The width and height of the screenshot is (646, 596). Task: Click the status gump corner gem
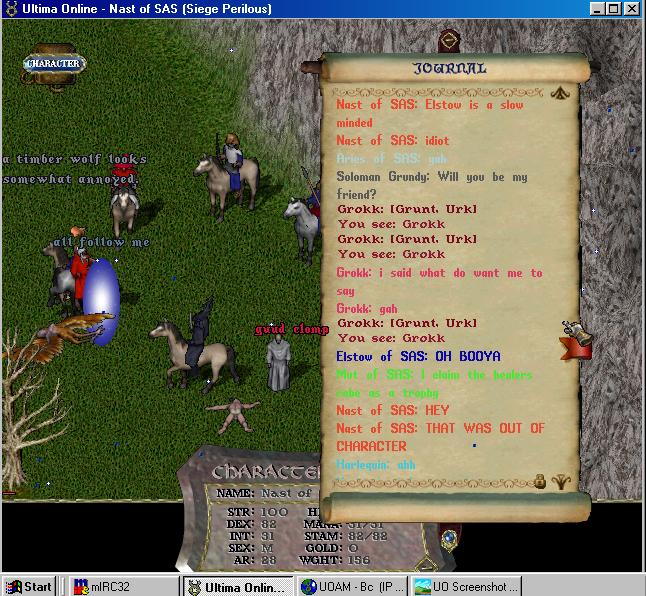coord(449,540)
